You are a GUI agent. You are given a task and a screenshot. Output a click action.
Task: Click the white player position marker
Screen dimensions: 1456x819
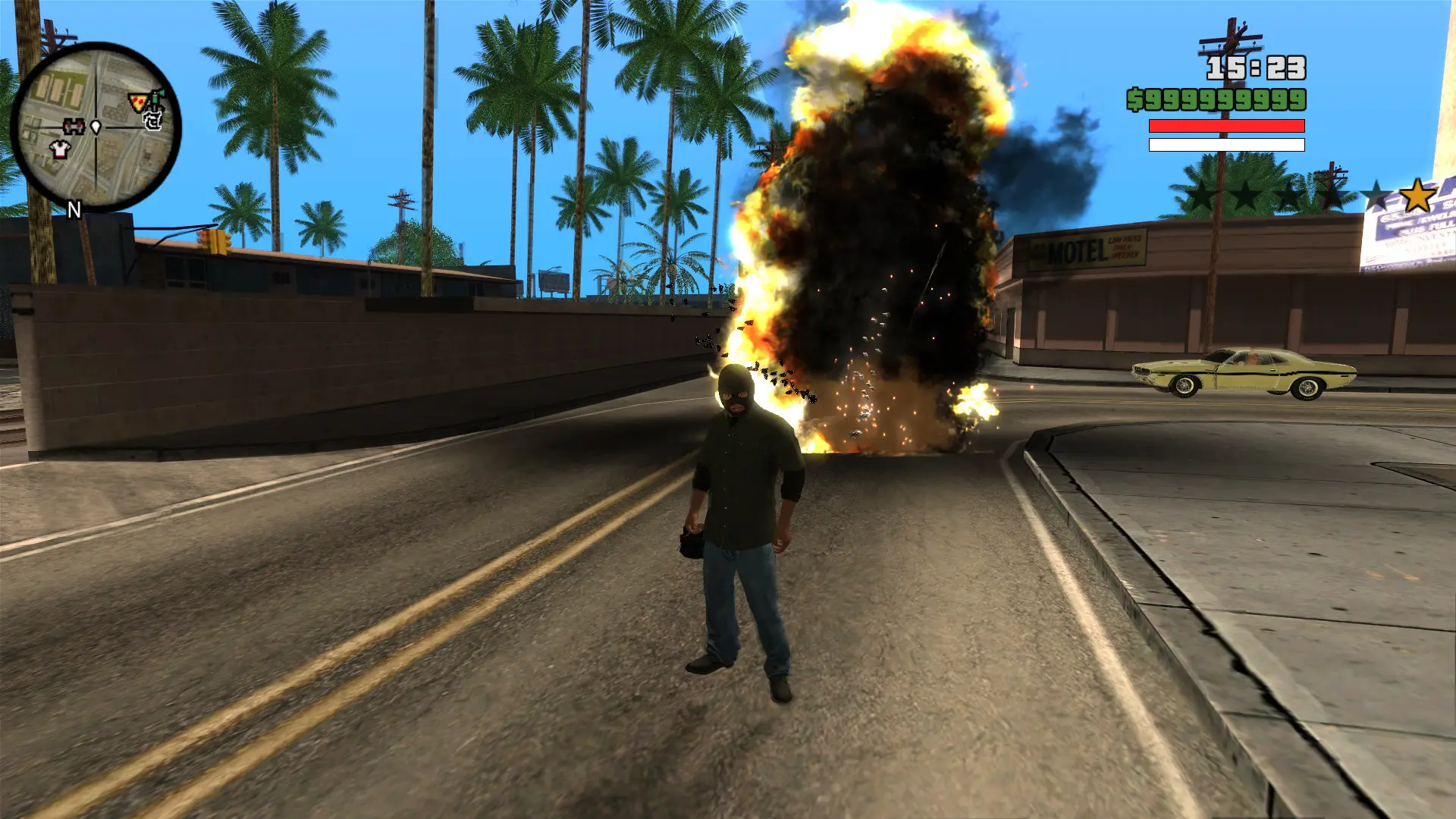click(96, 127)
